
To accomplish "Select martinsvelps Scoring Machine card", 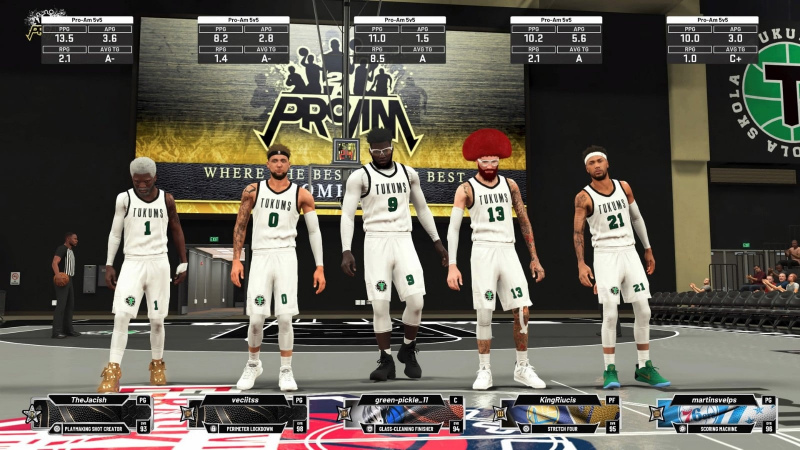I will tap(715, 413).
